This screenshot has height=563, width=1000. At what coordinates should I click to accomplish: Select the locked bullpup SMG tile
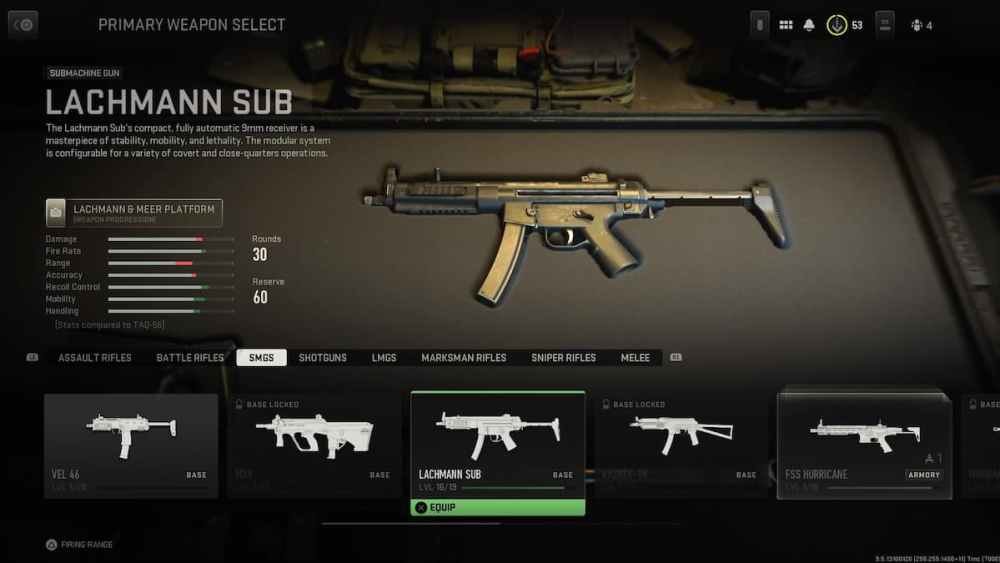pos(314,445)
